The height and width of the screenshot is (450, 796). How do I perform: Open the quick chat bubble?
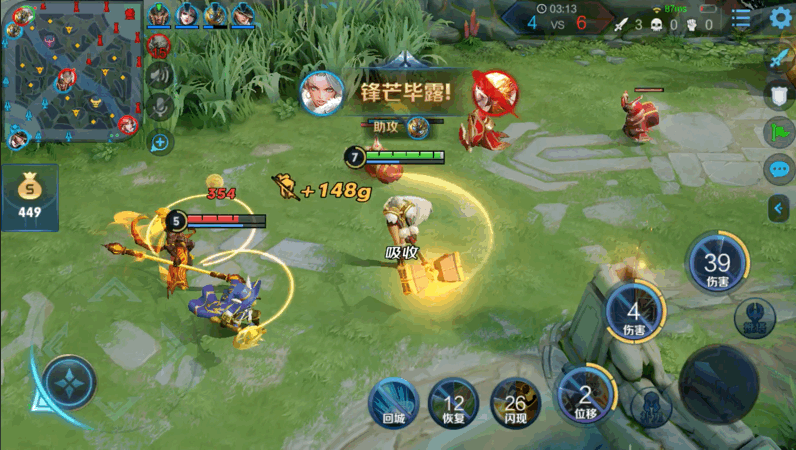pyautogui.click(x=780, y=169)
